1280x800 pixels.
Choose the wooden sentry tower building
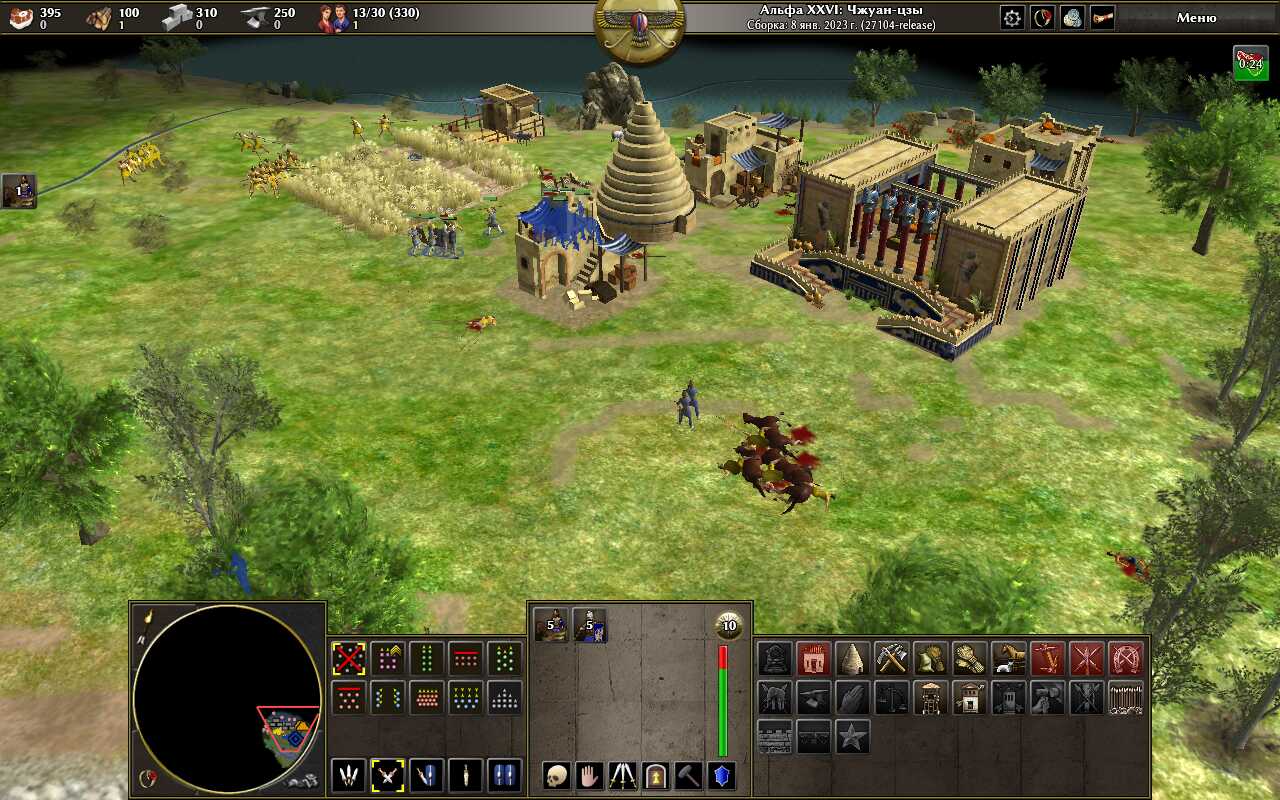(x=931, y=697)
